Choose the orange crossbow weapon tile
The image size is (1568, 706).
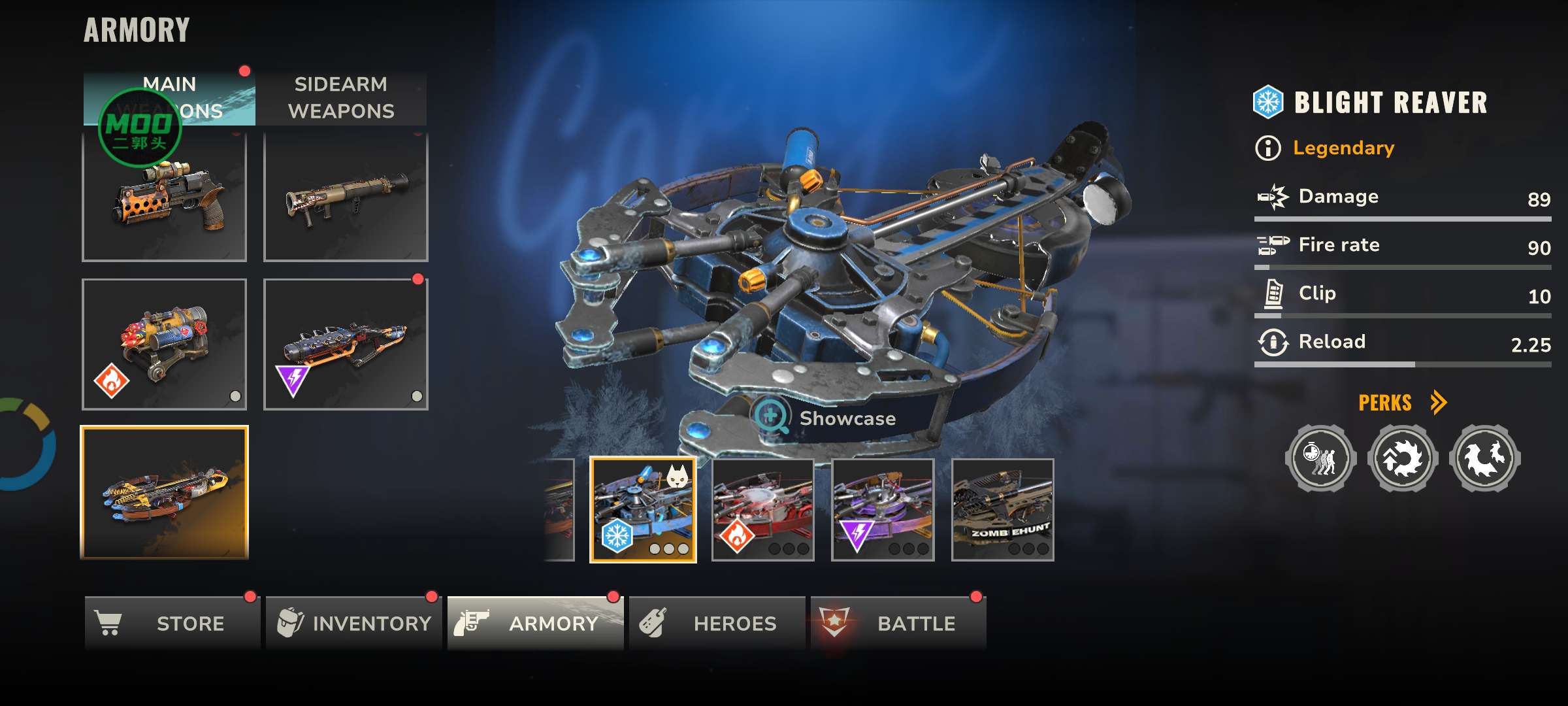pos(164,492)
